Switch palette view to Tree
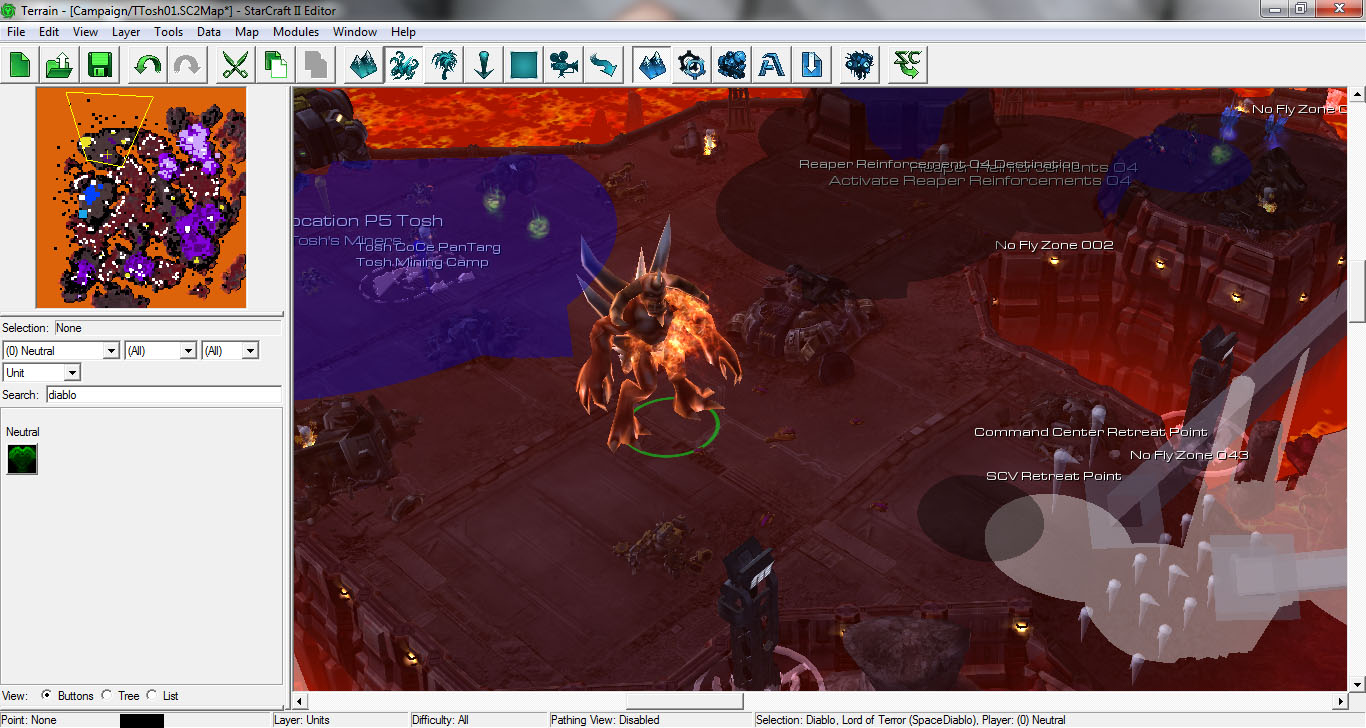Image resolution: width=1366 pixels, height=728 pixels. tap(107, 696)
